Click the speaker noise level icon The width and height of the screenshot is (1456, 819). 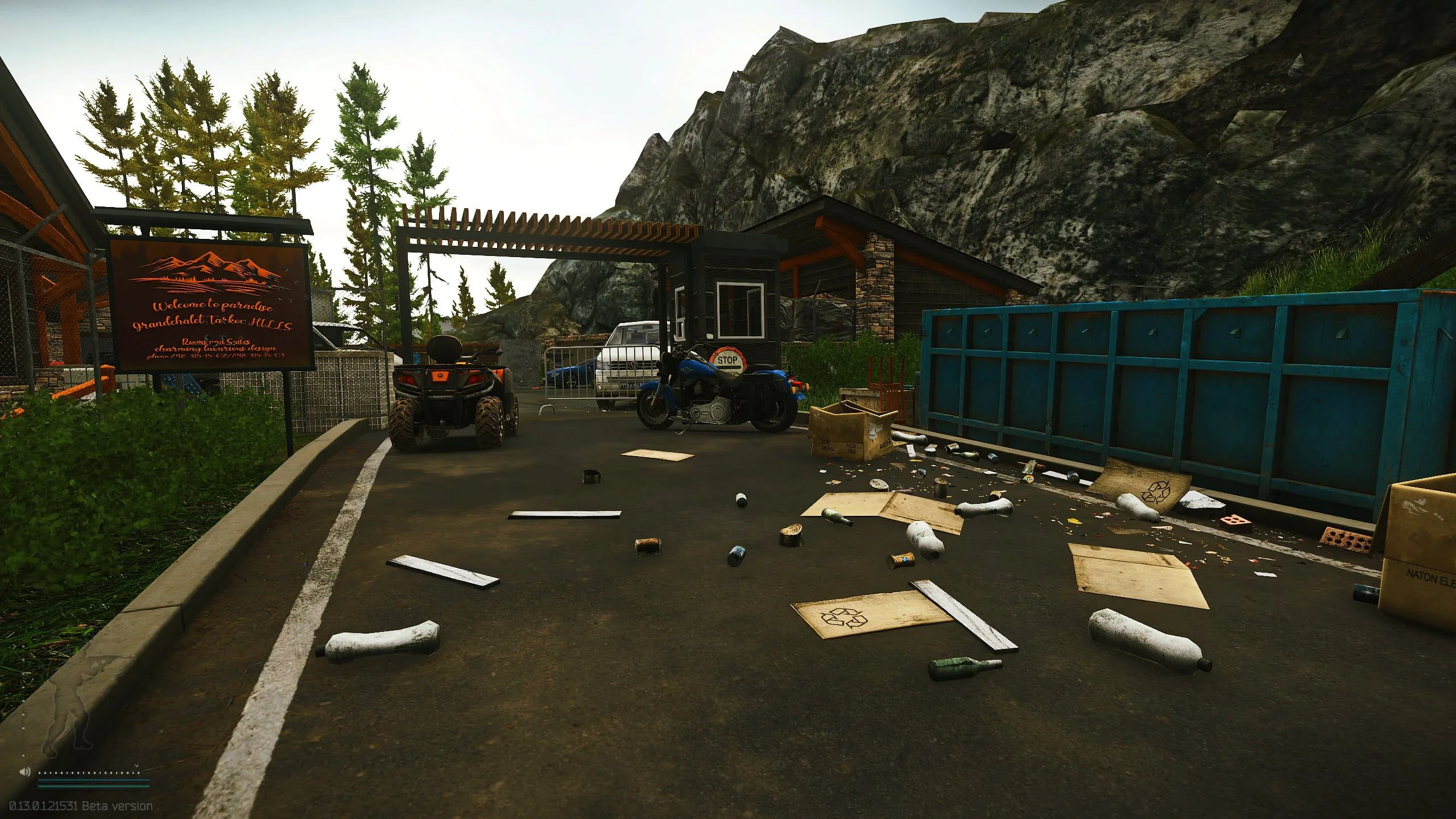pyautogui.click(x=24, y=772)
